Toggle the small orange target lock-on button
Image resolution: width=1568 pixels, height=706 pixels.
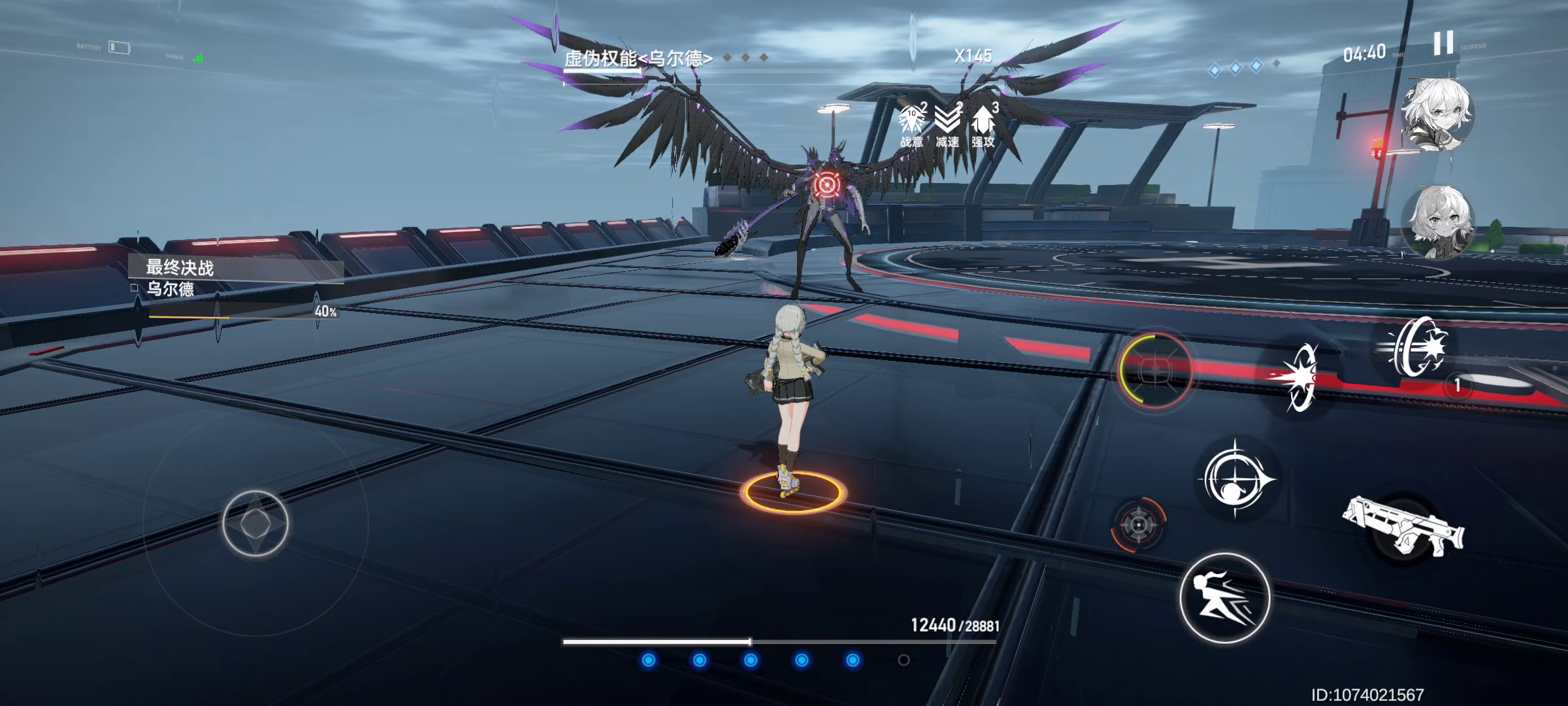point(1138,525)
